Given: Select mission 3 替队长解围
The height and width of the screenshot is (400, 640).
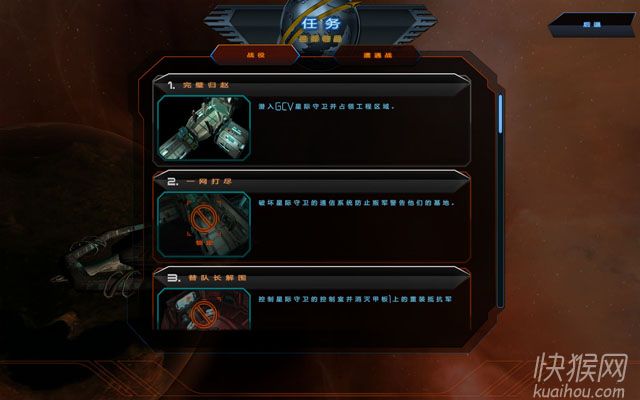Looking at the screenshot, I should coord(310,277).
